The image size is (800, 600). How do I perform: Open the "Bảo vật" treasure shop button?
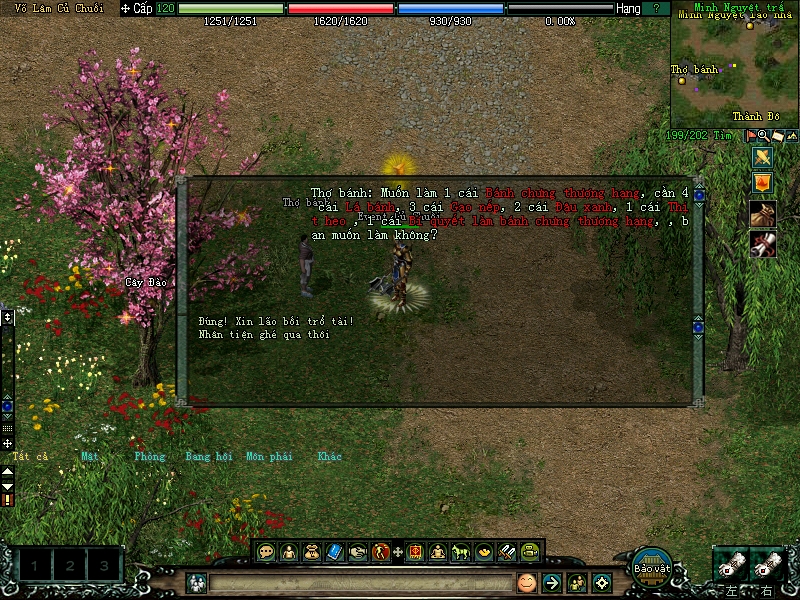click(650, 566)
